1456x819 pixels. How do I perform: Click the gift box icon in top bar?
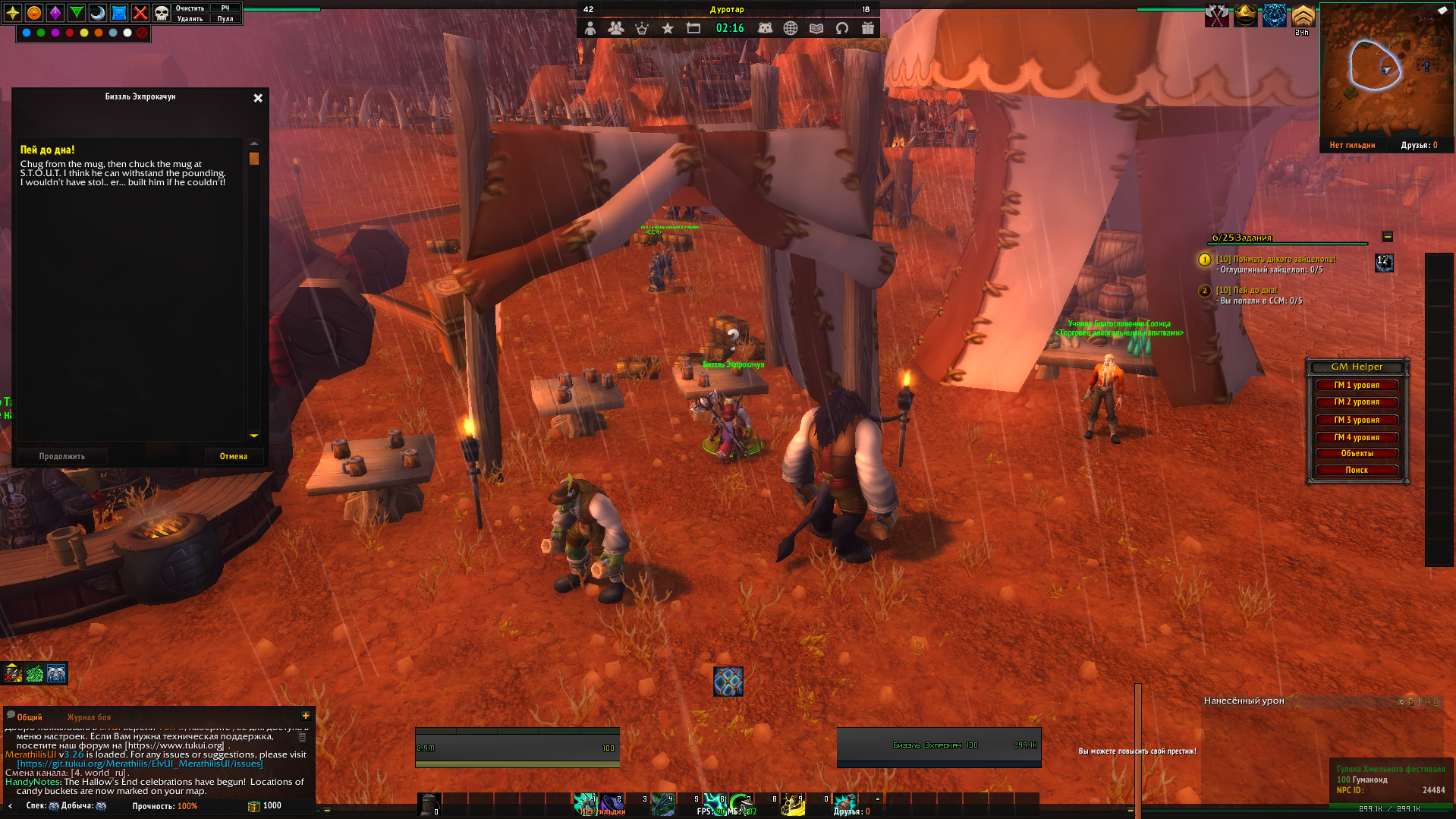[x=868, y=28]
